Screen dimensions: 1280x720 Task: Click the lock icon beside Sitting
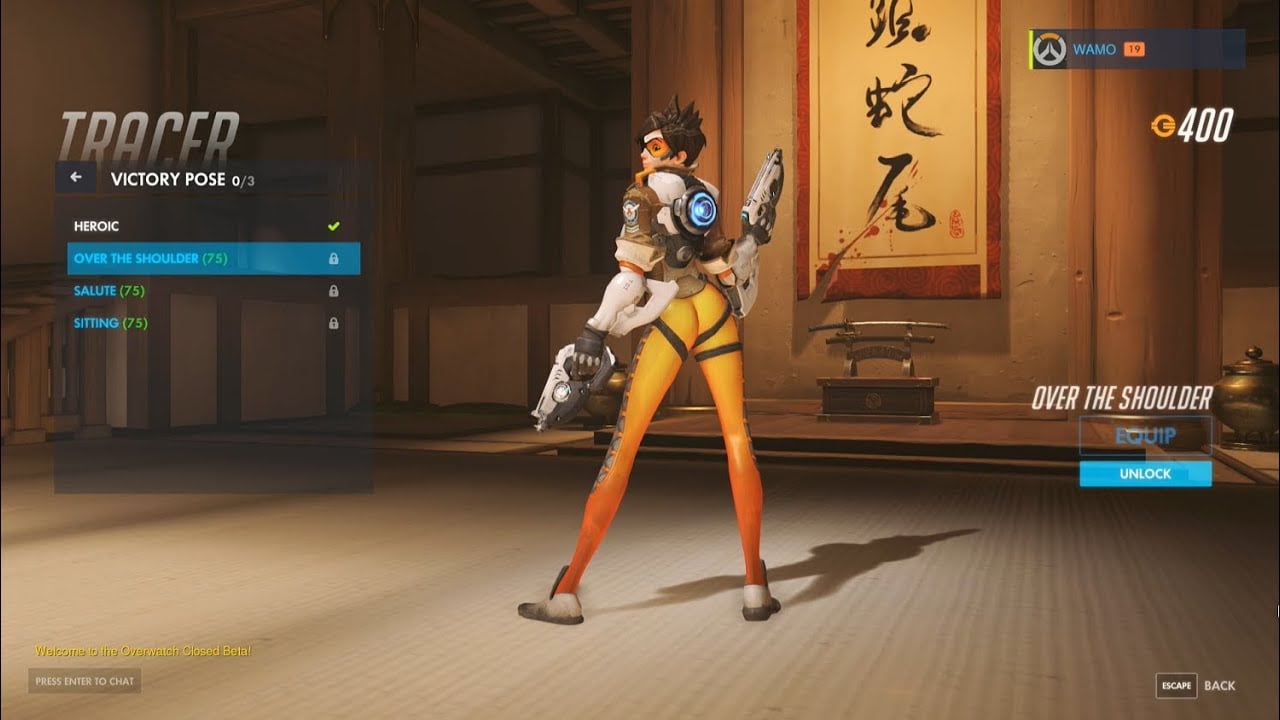click(x=334, y=322)
